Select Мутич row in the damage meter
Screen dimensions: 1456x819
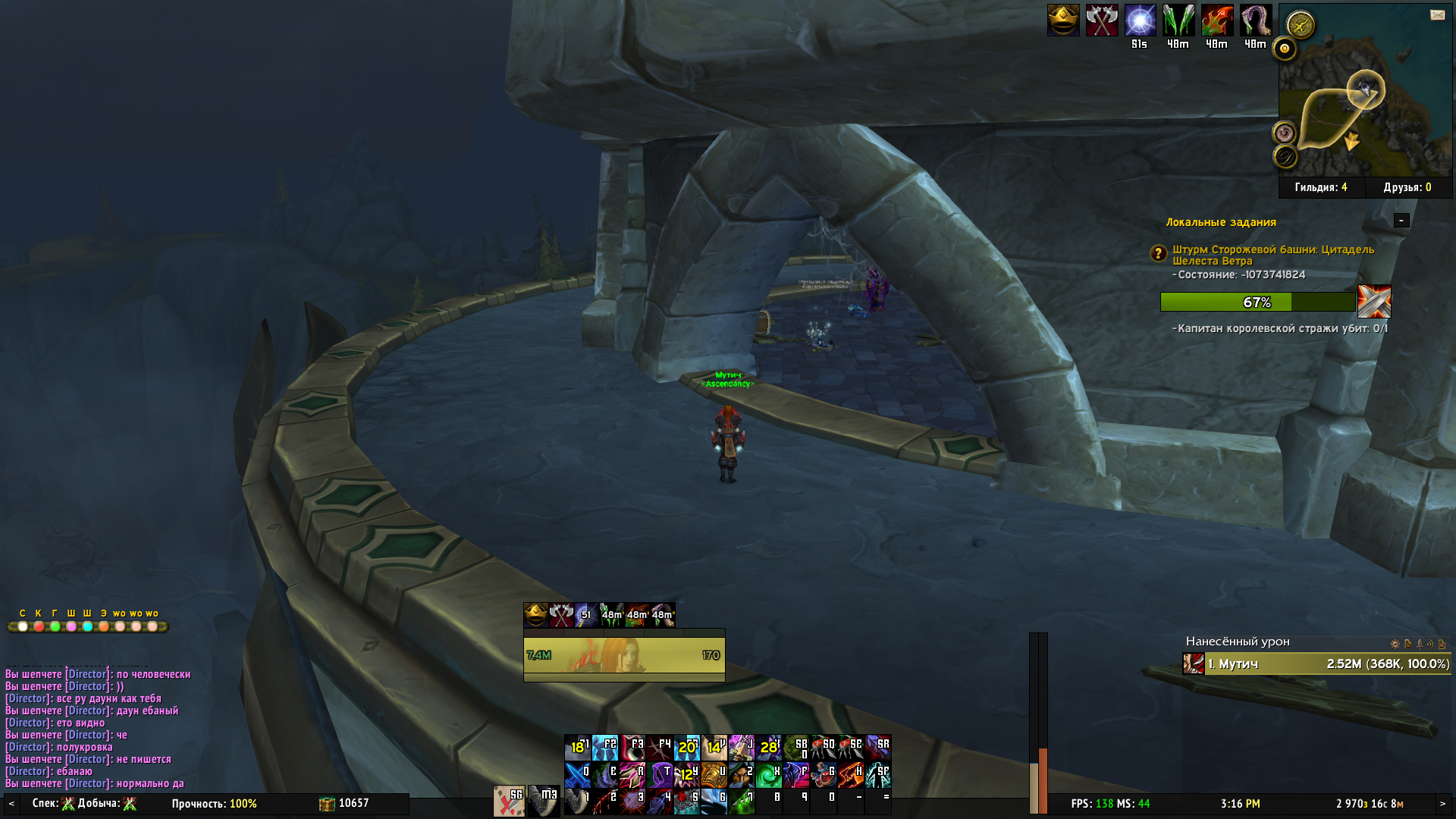pos(1316,664)
